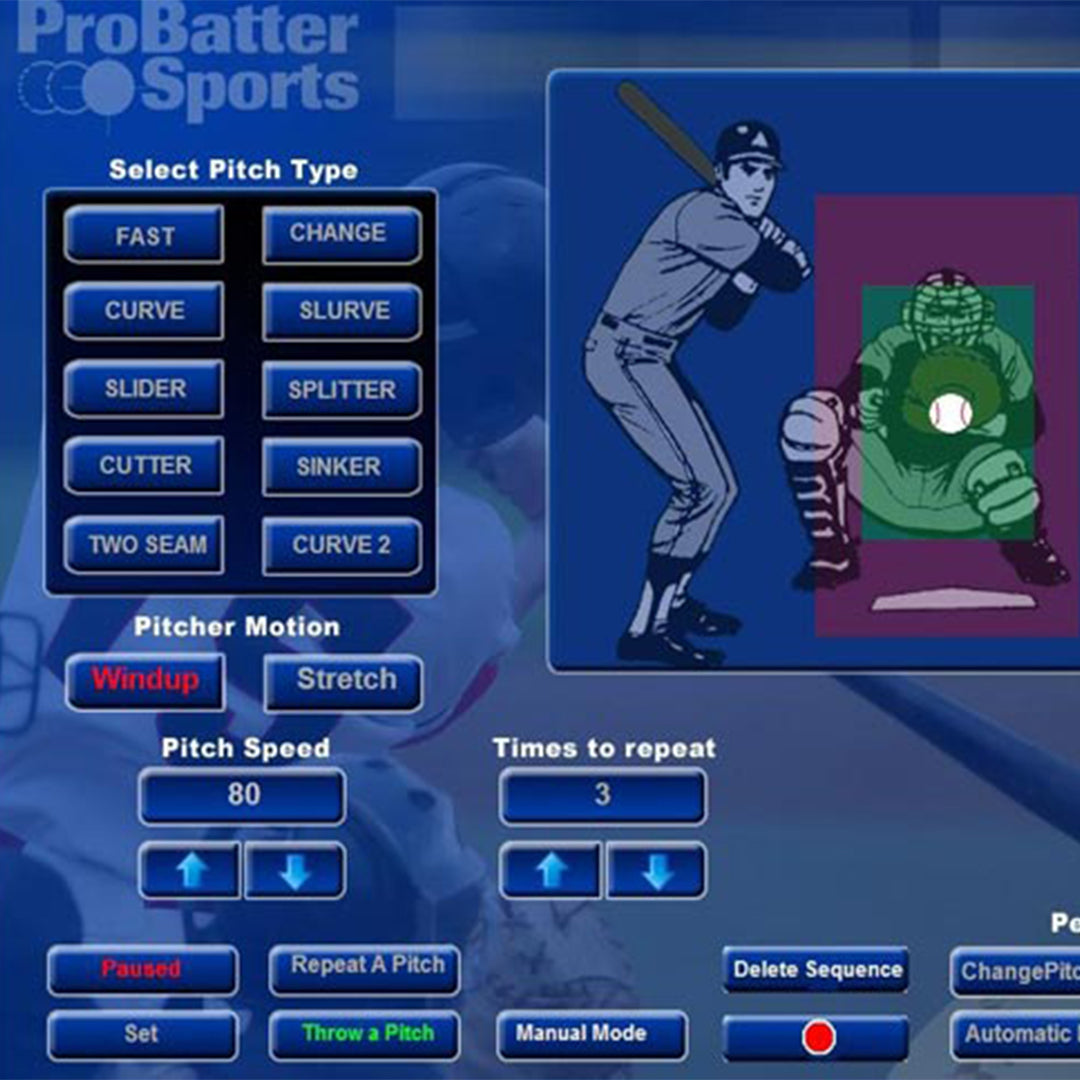Pick the CUTTER pitch
Image resolution: width=1080 pixels, height=1080 pixels.
click(144, 466)
